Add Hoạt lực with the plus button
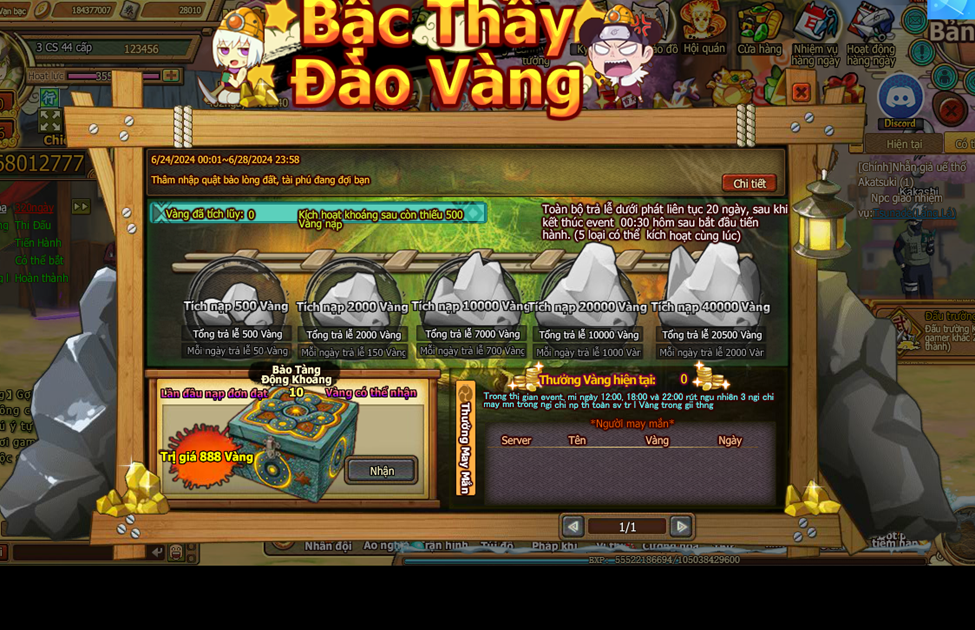 [x=171, y=76]
